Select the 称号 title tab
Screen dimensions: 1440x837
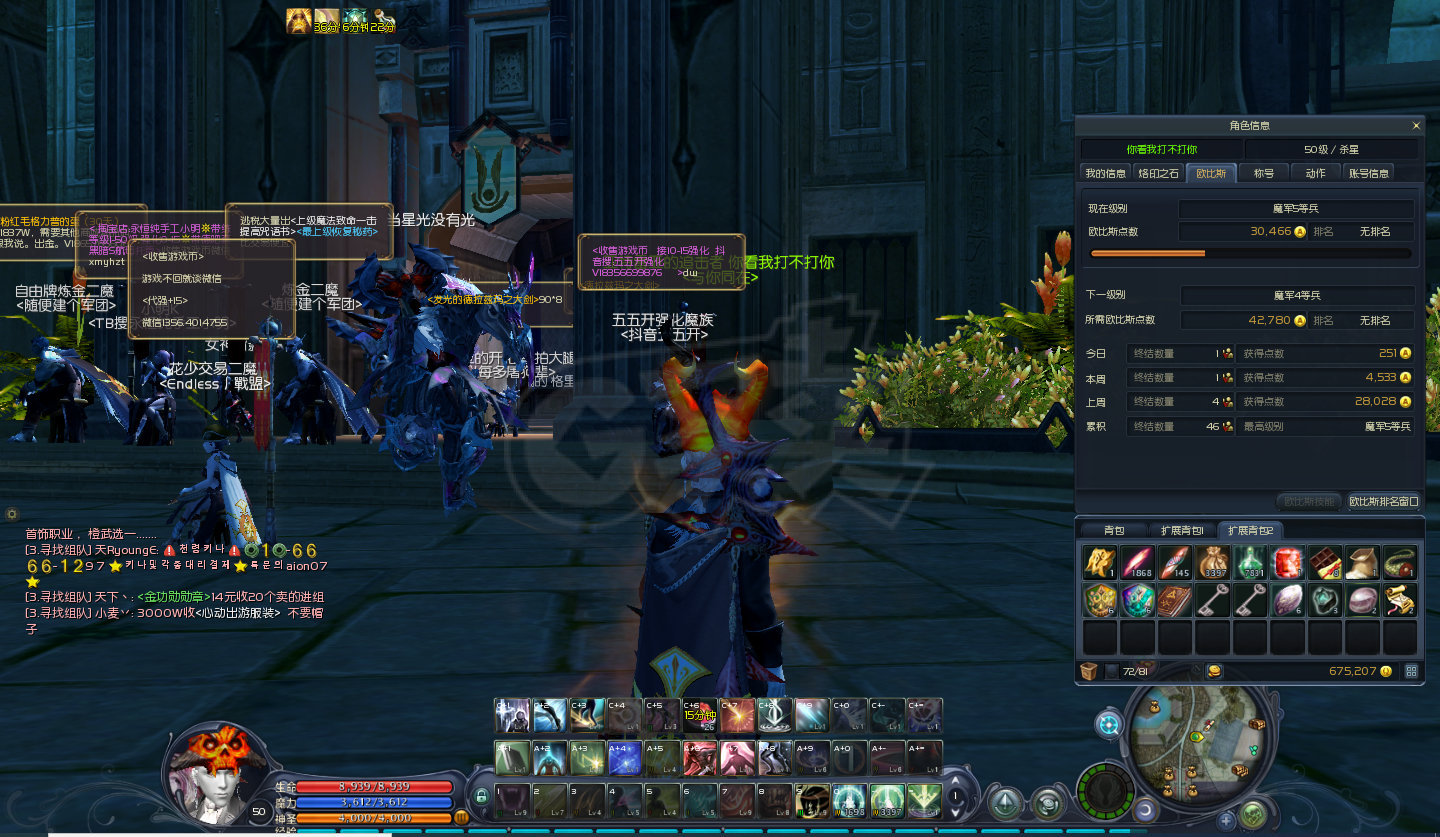click(x=1264, y=173)
